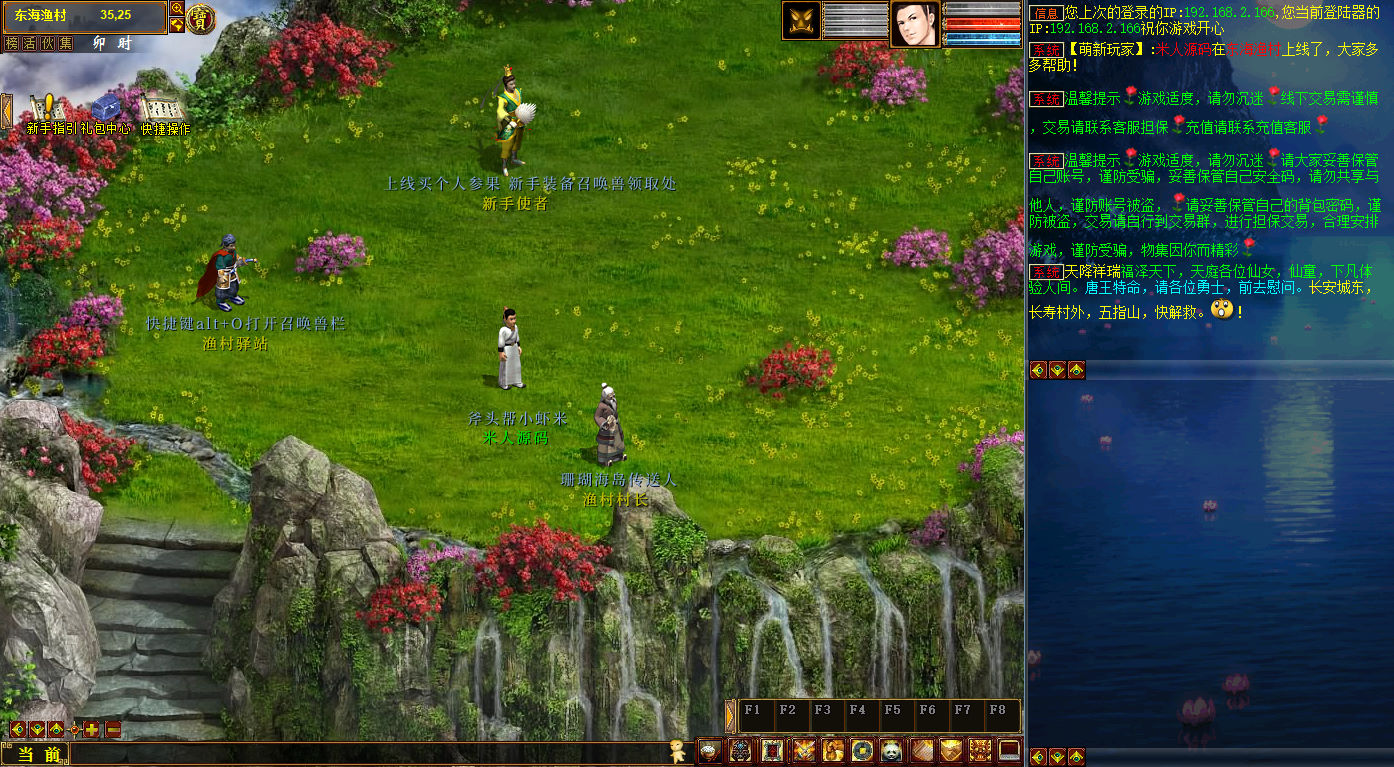Open the 快捷操作 shortcut scroll
1394x767 pixels.
163,108
